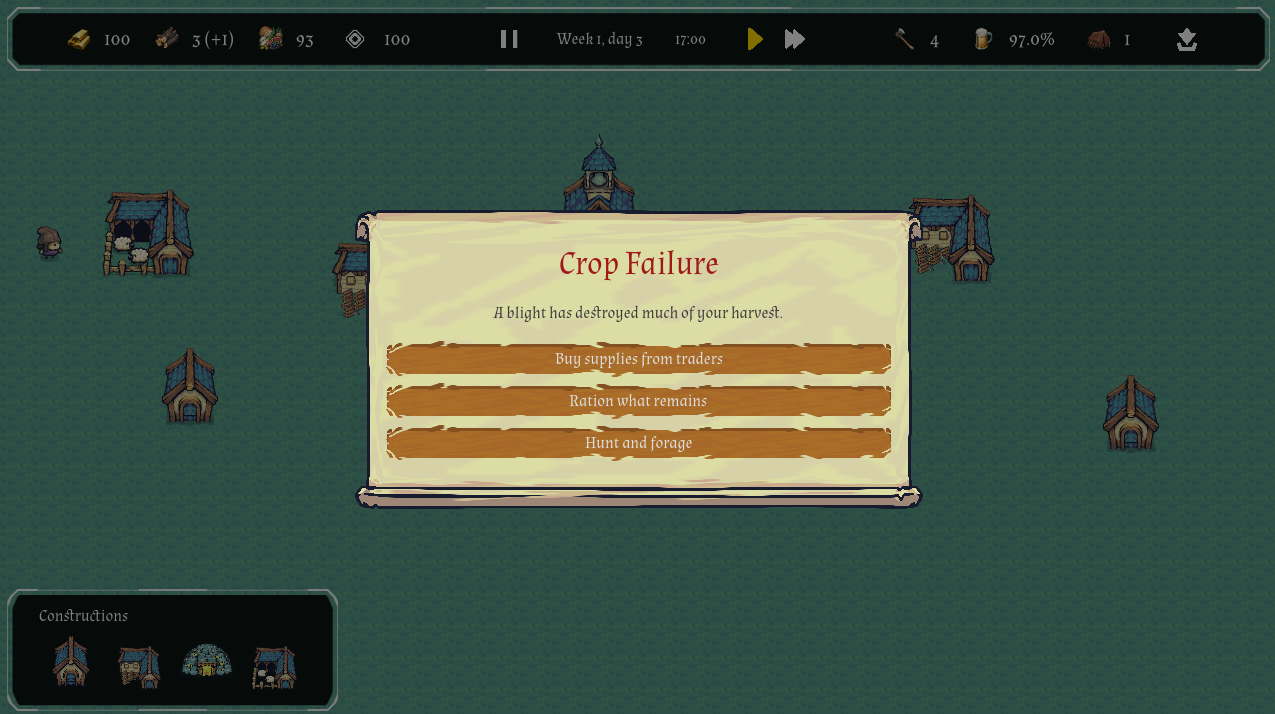Viewport: 1275px width, 714px height.
Task: Pick the 'Hunt and forage' response
Action: click(x=638, y=443)
